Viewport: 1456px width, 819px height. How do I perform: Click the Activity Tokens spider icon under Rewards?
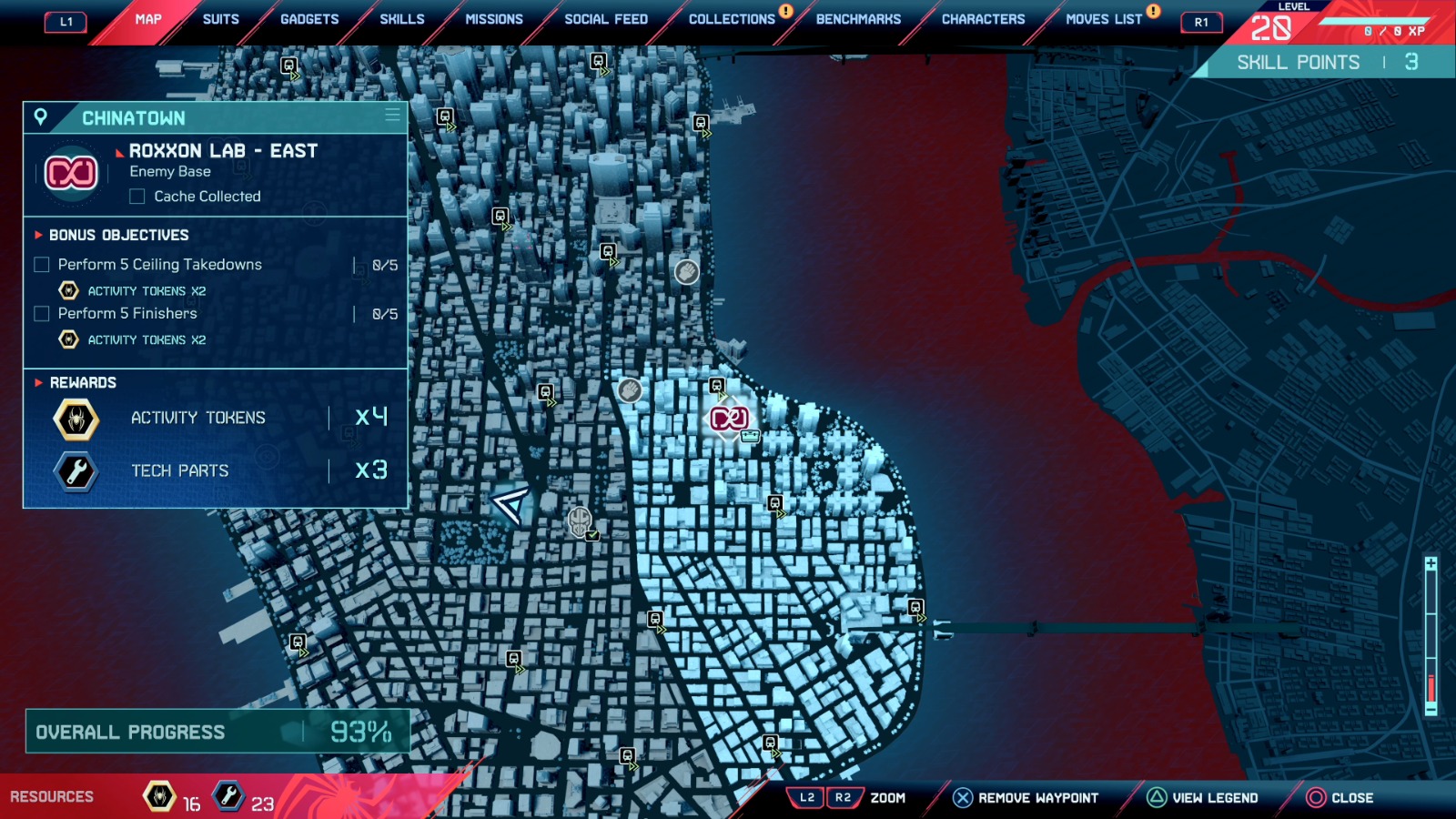coord(76,419)
